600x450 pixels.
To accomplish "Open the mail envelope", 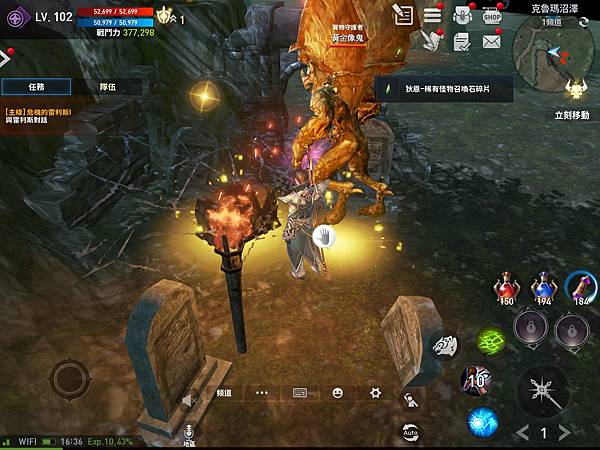I will [491, 42].
